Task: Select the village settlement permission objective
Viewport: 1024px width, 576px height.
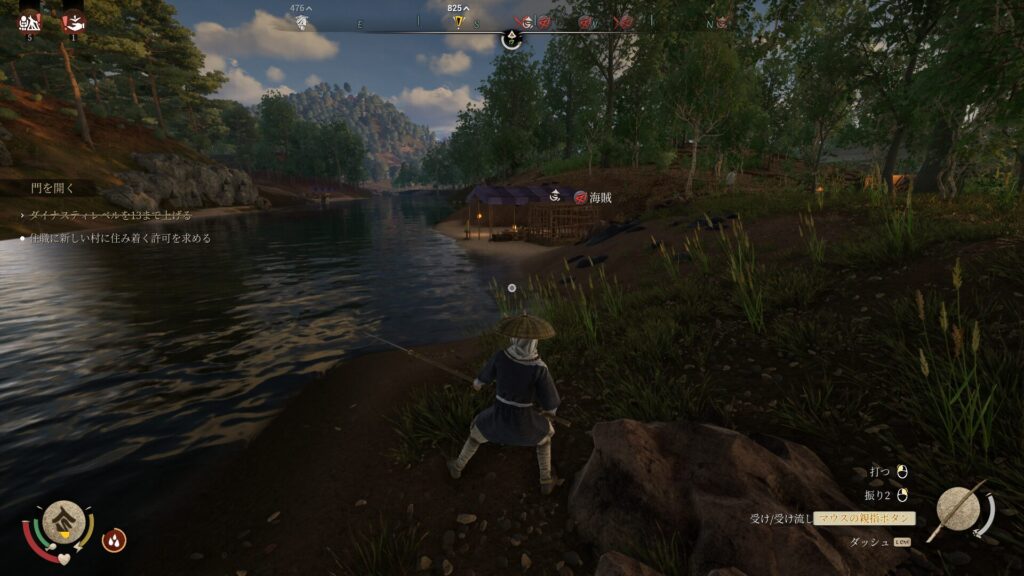Action: tap(120, 239)
